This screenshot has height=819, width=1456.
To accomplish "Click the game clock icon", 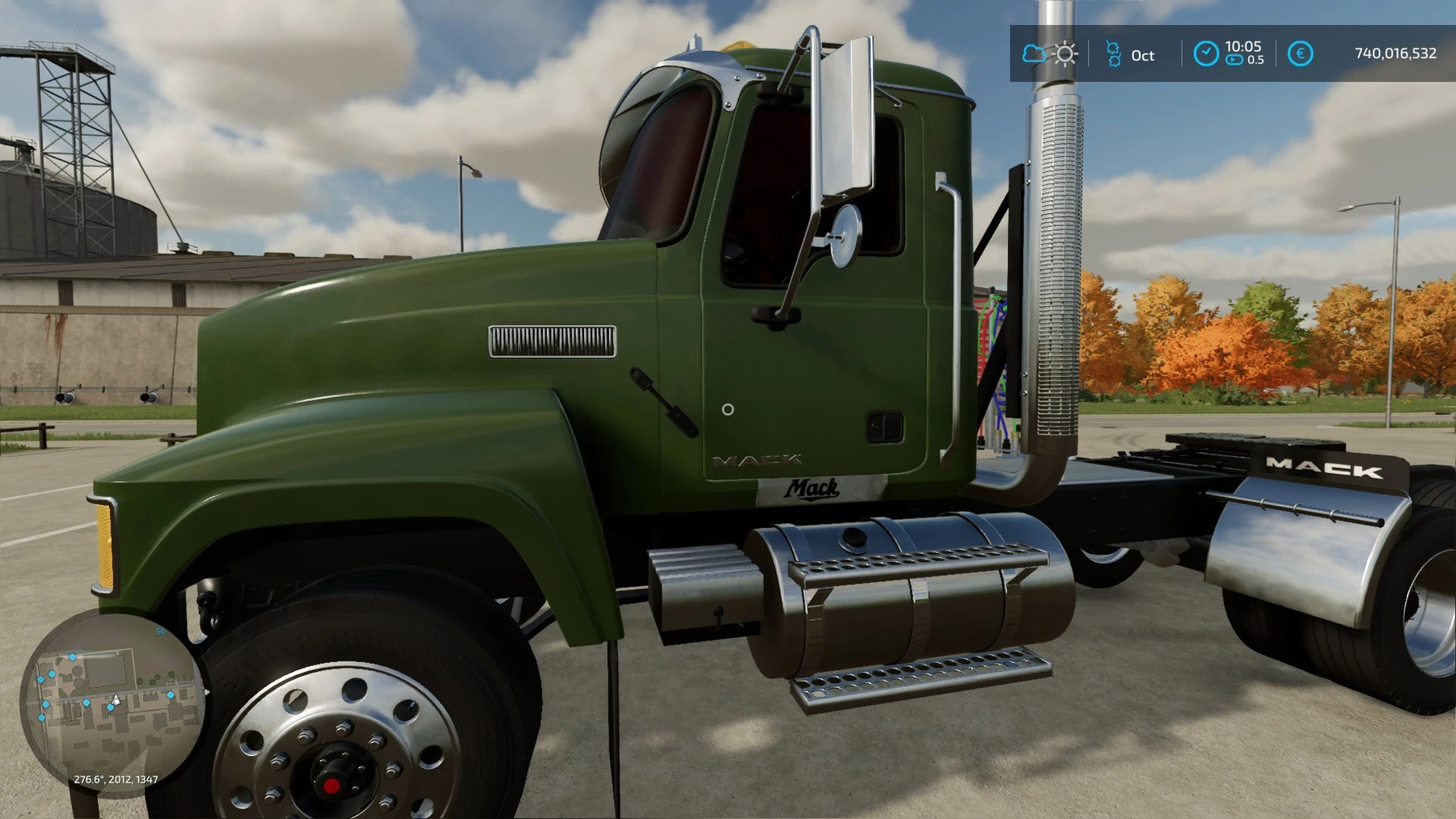I will [1205, 54].
